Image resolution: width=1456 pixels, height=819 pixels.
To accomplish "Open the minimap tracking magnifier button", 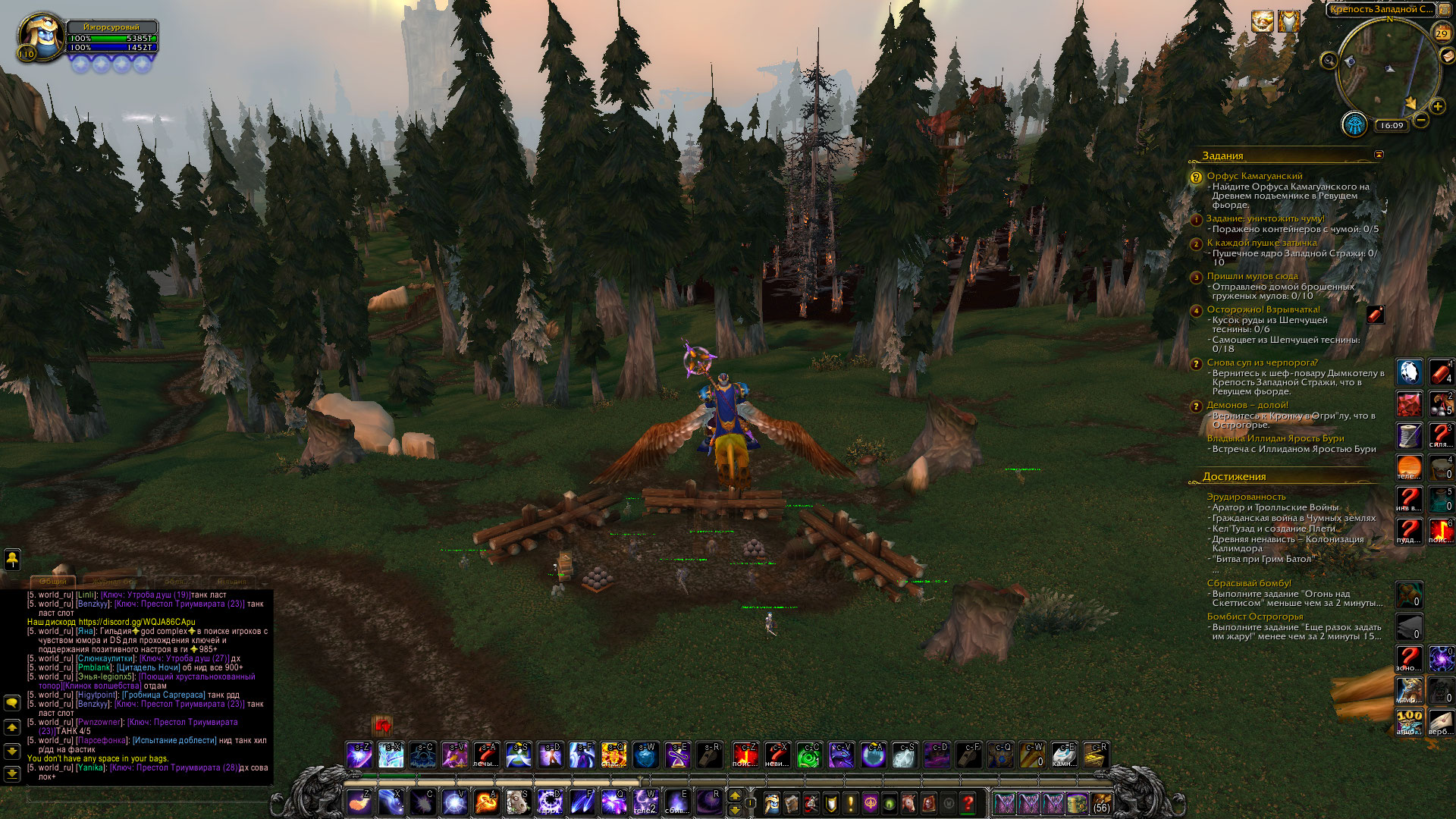I will 1329,61.
